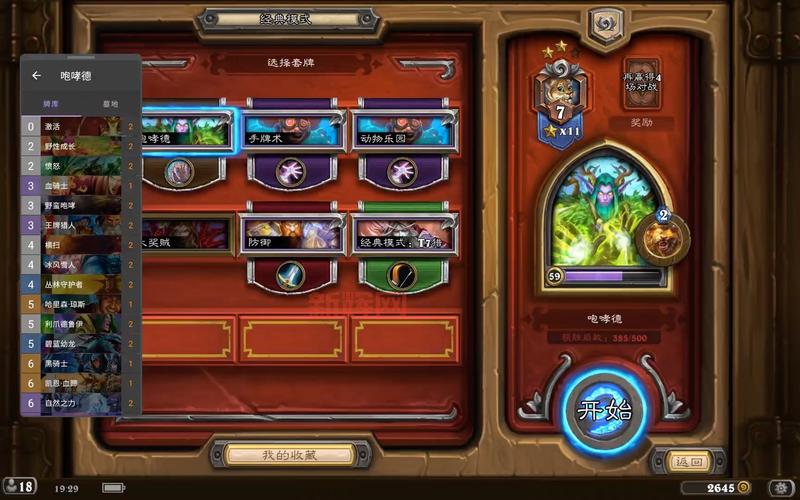Close the deck tracker with the back arrow
The image size is (800, 500).
pos(37,75)
